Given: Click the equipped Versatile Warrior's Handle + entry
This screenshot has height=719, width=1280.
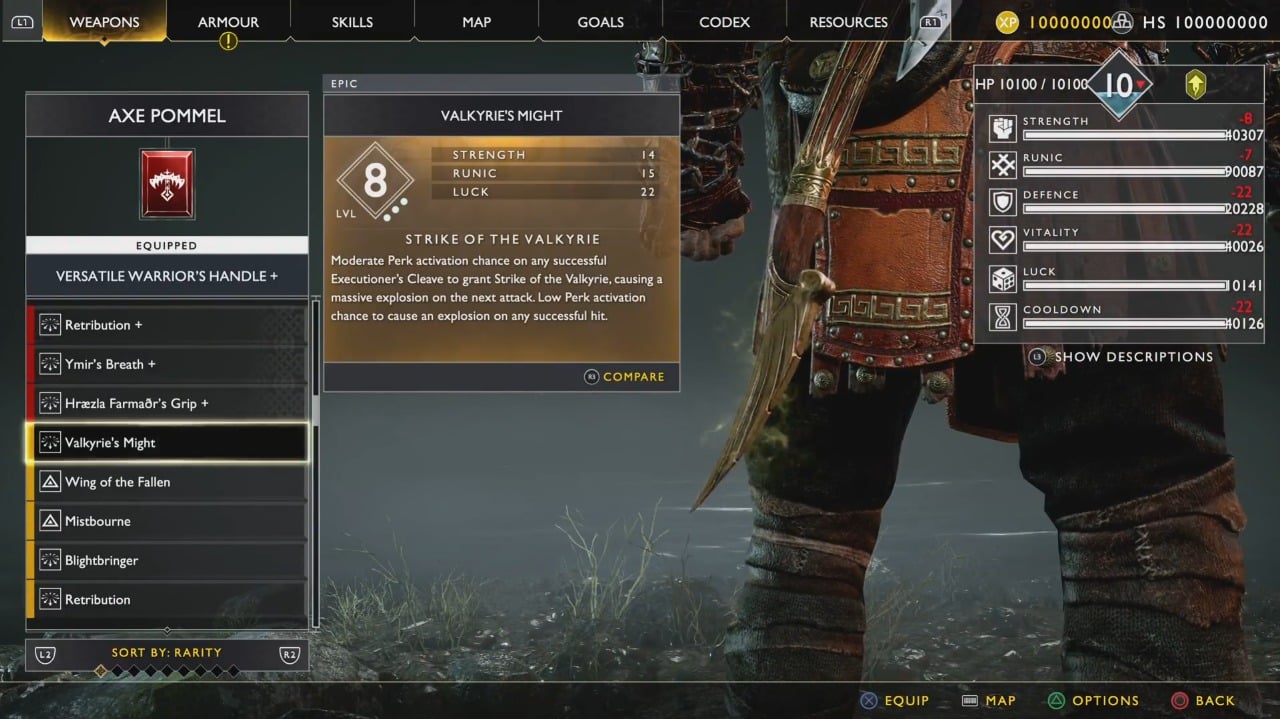Looking at the screenshot, I should pos(167,276).
